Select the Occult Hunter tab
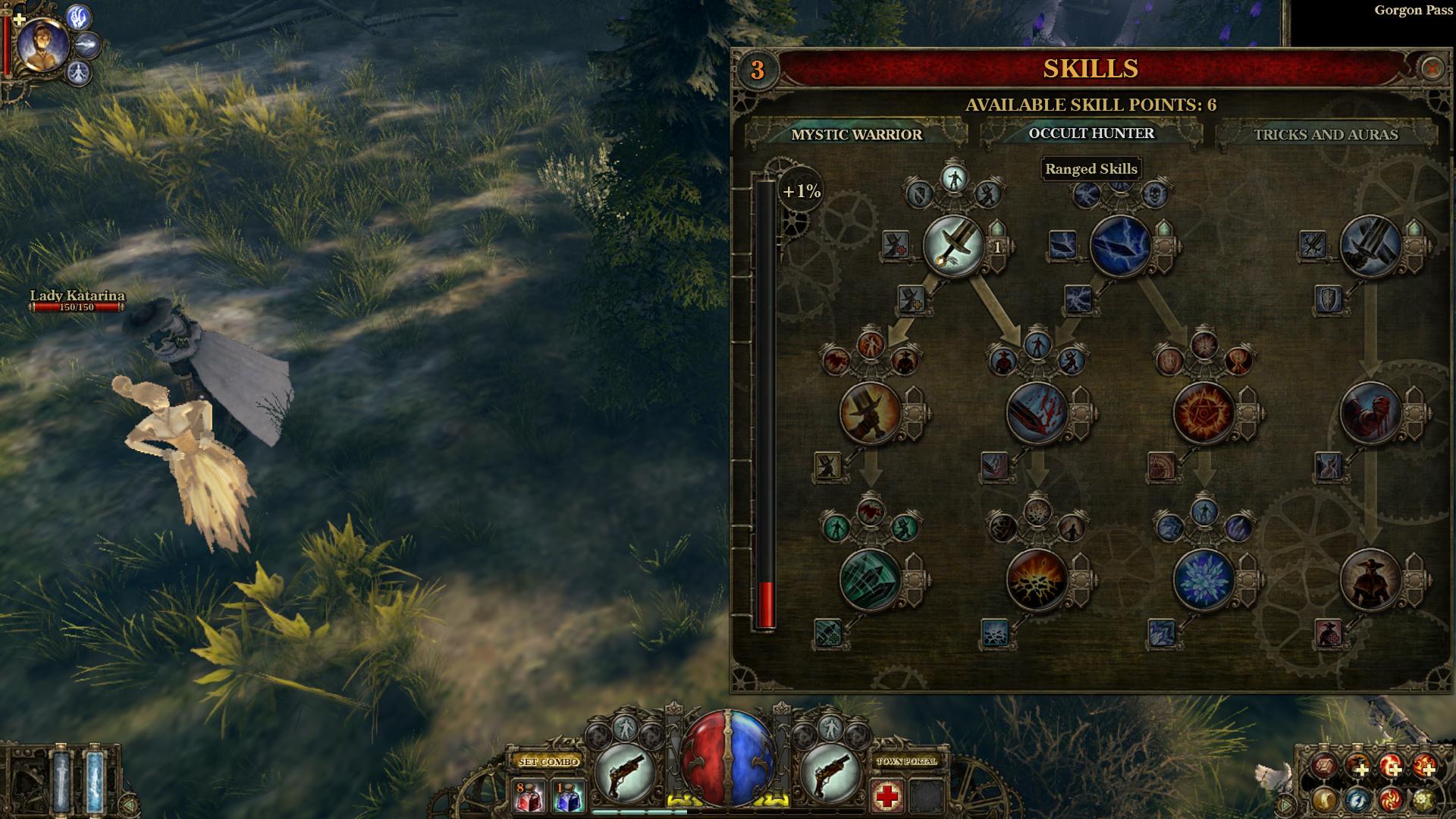1456x819 pixels. (x=1090, y=133)
